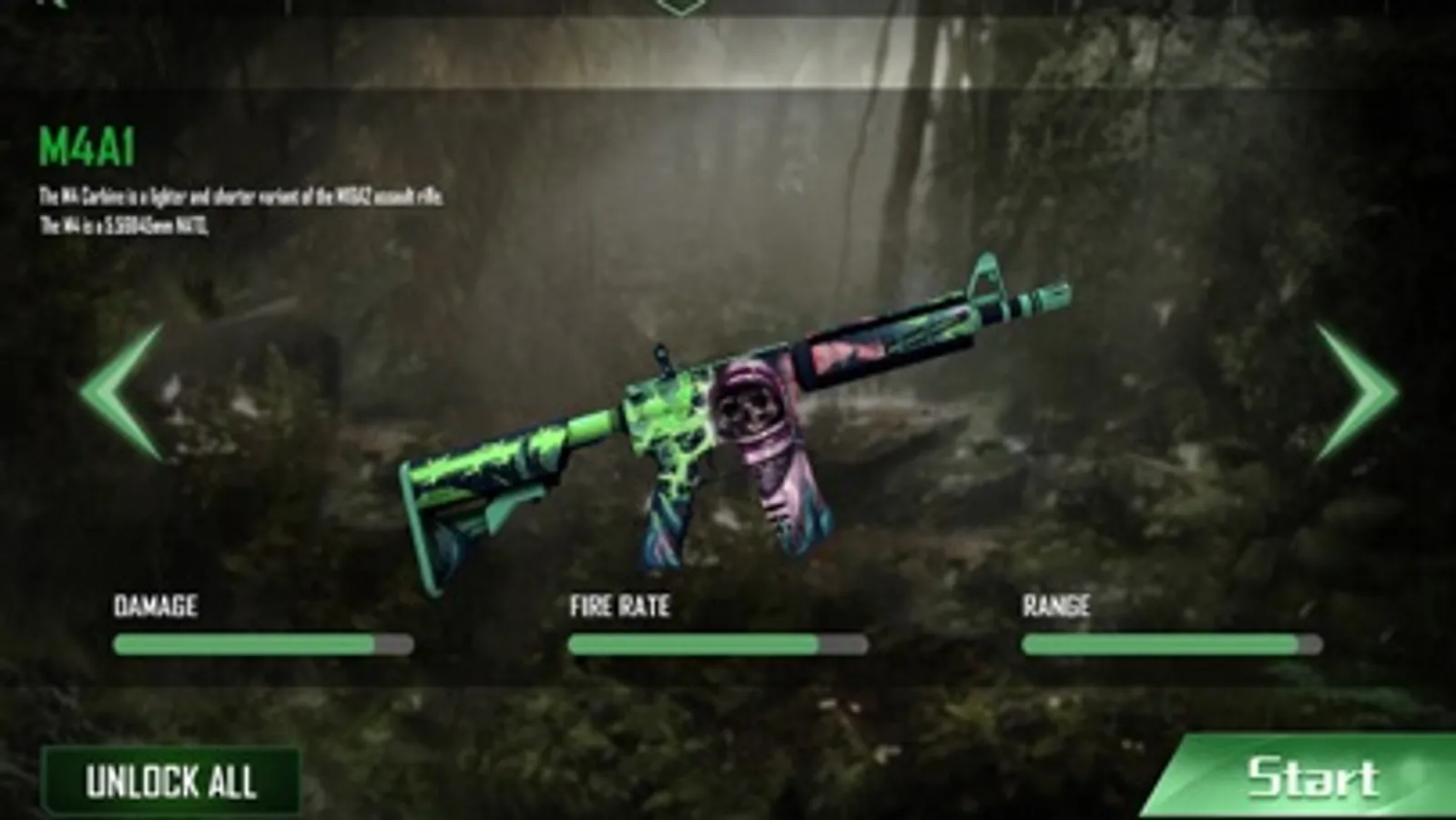Select the M4A1 weapon title
This screenshot has width=1456, height=820.
(87, 142)
